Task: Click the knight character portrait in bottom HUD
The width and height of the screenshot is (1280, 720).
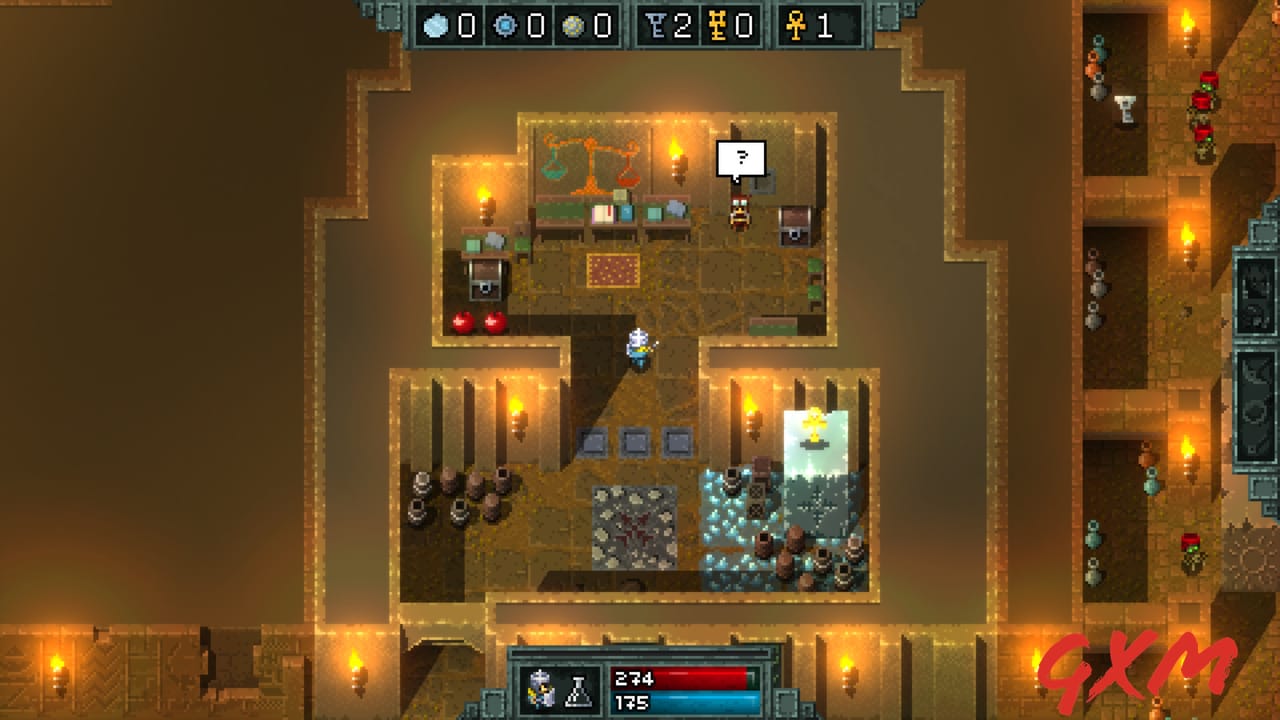Action: pos(540,688)
